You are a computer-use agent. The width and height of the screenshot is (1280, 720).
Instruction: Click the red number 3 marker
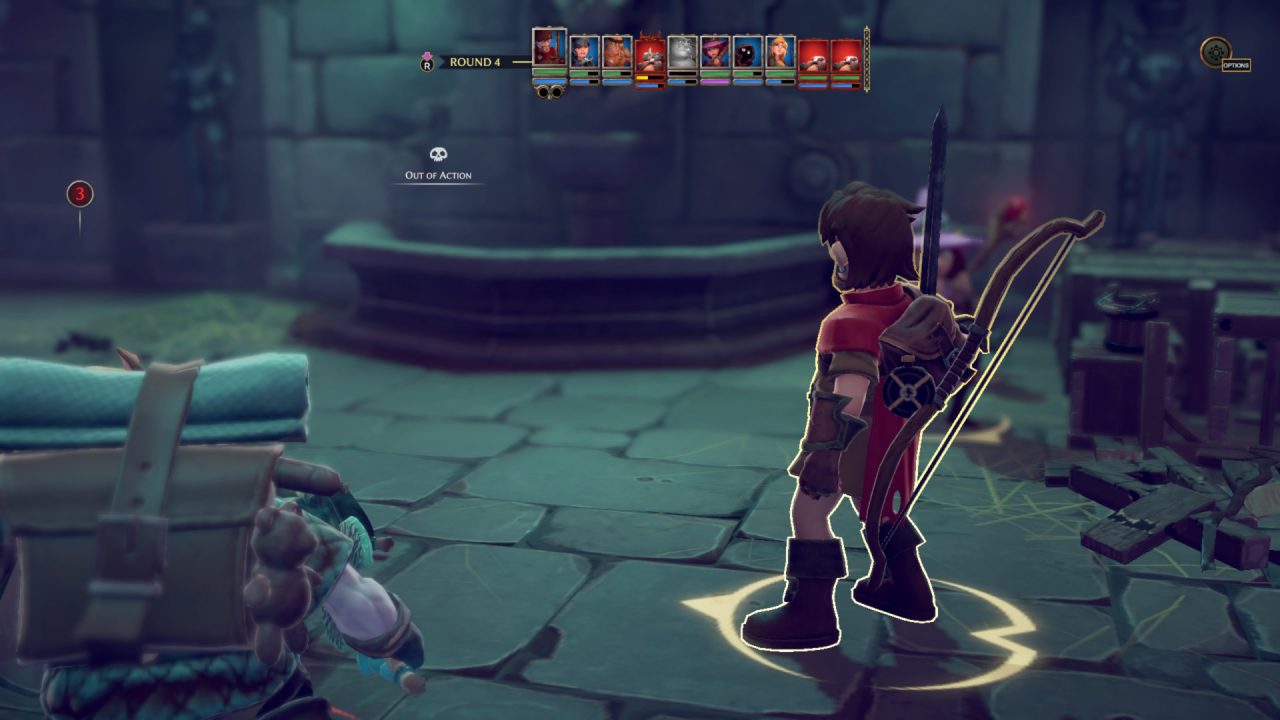[80, 194]
